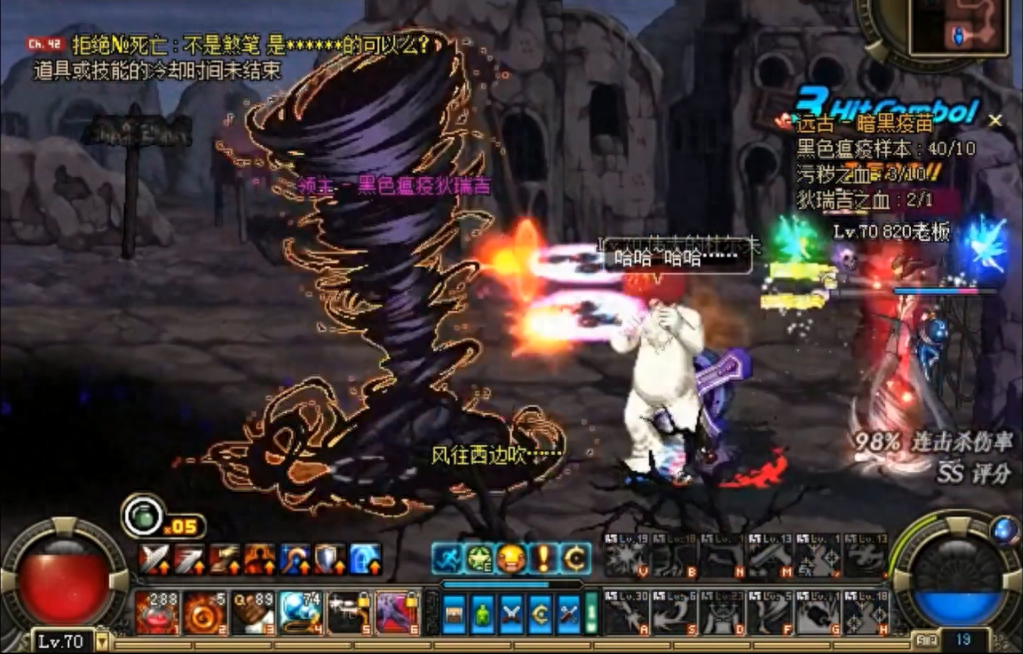
Task: Close the quest tracker with the X
Action: (x=995, y=120)
